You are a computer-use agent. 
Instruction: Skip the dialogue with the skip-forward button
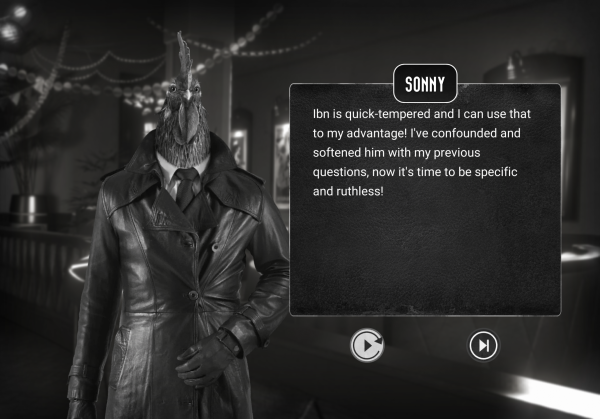[x=484, y=346]
